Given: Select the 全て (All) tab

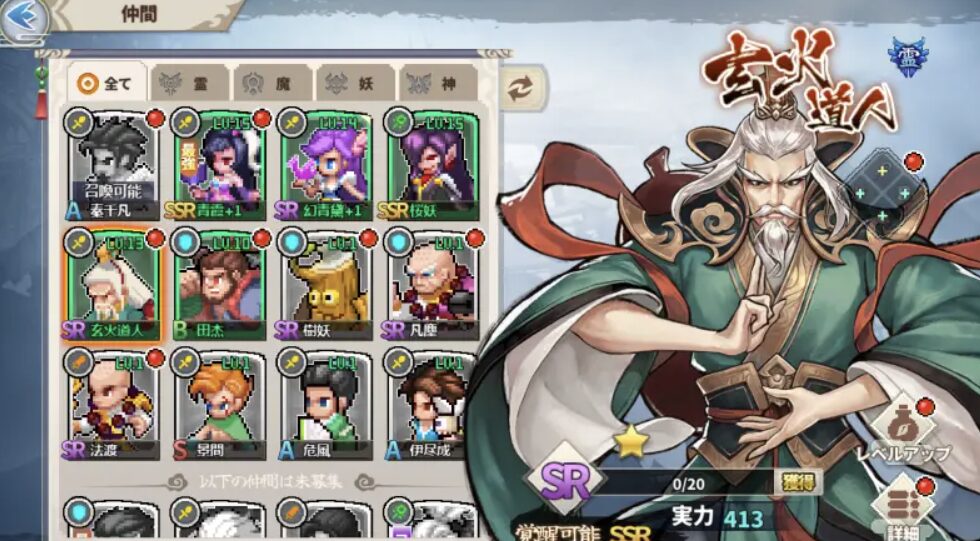Looking at the screenshot, I should click(x=107, y=84).
